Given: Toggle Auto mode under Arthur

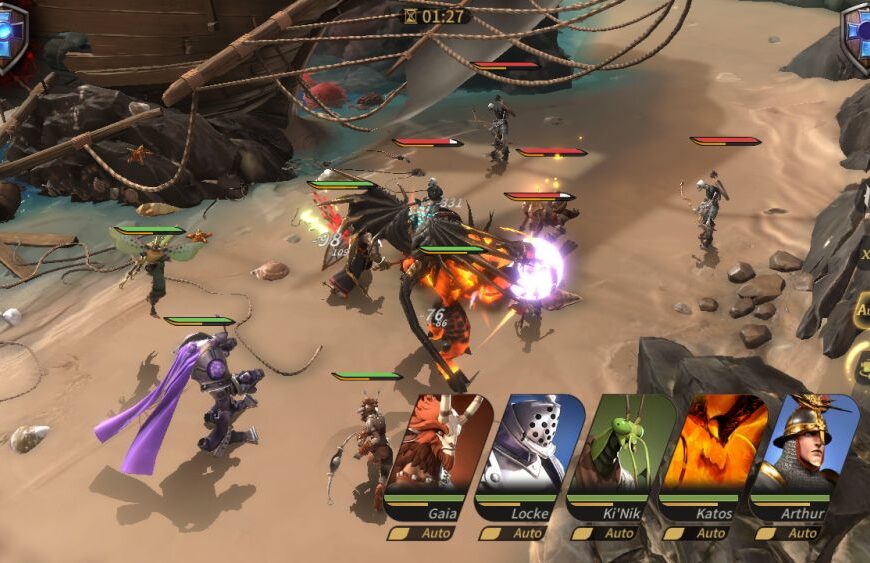Looking at the screenshot, I should point(793,534).
